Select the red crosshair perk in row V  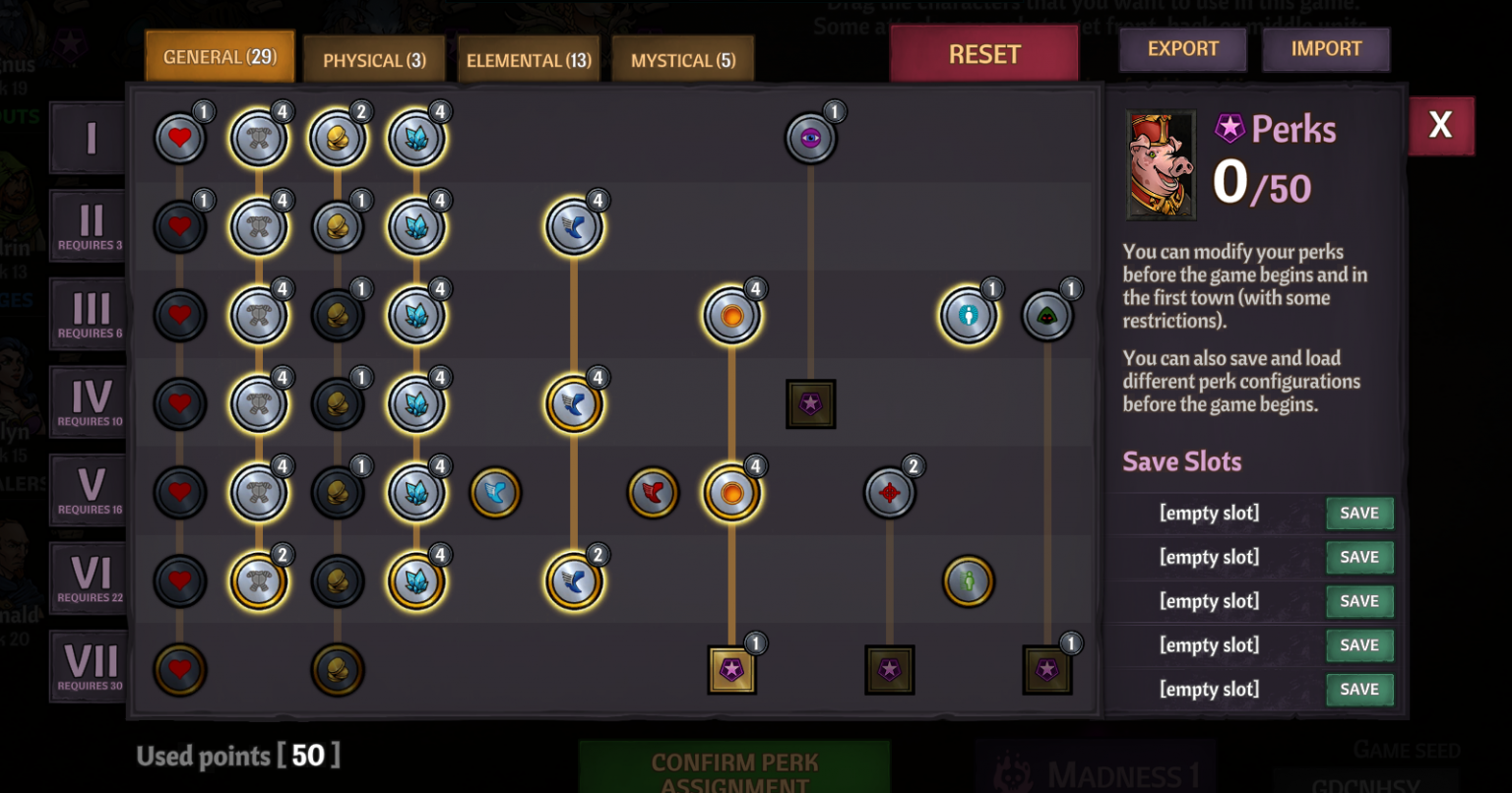tap(889, 492)
